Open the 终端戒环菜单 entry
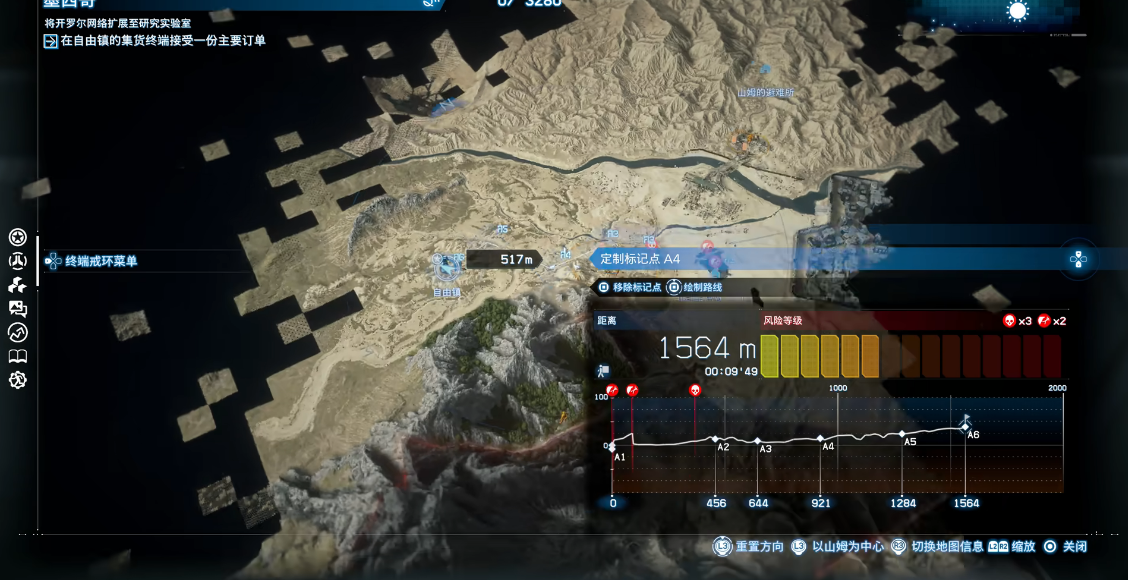Screen dimensions: 1128x580 100,261
